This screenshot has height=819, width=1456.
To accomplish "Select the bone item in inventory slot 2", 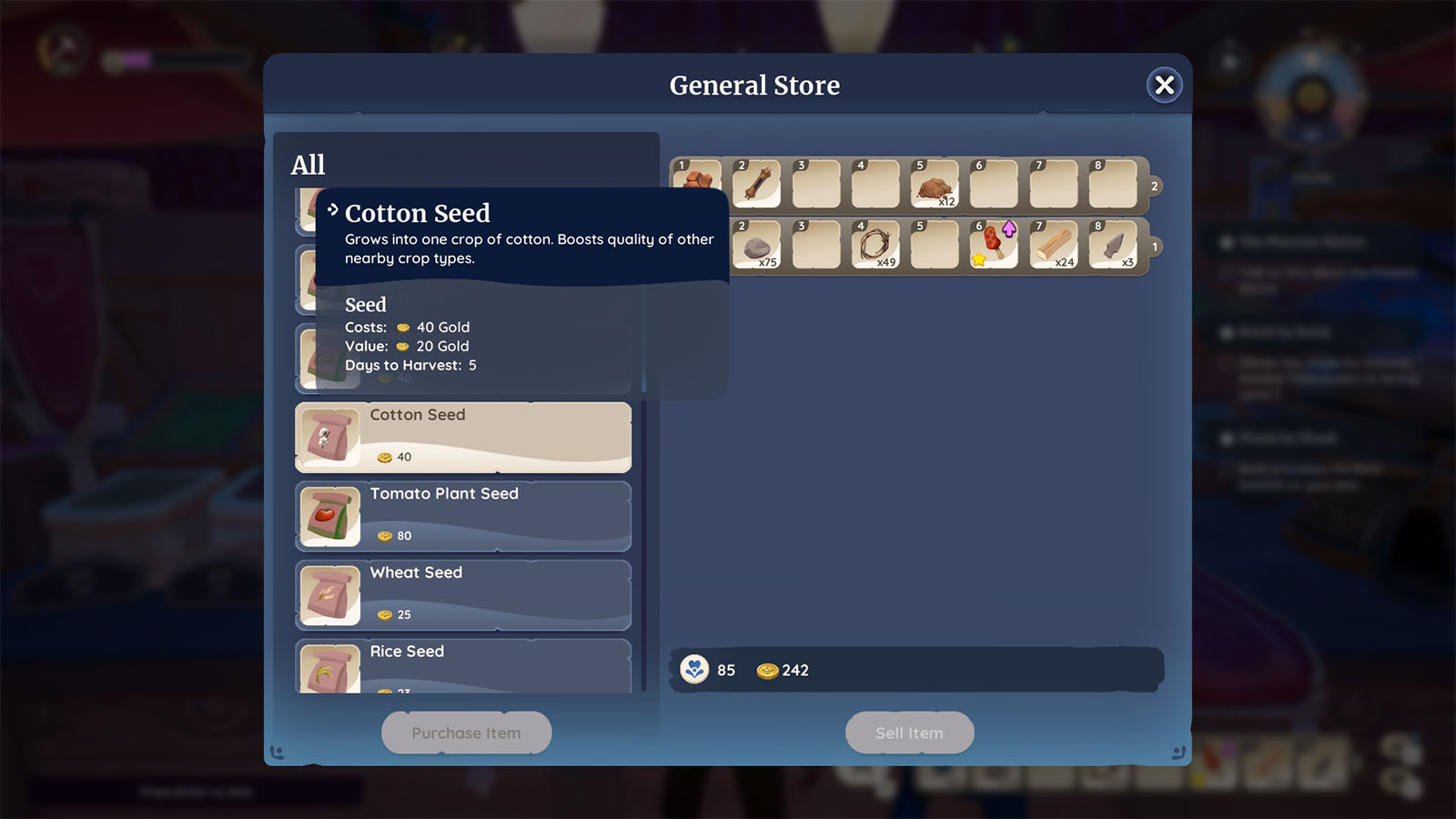I will [755, 183].
